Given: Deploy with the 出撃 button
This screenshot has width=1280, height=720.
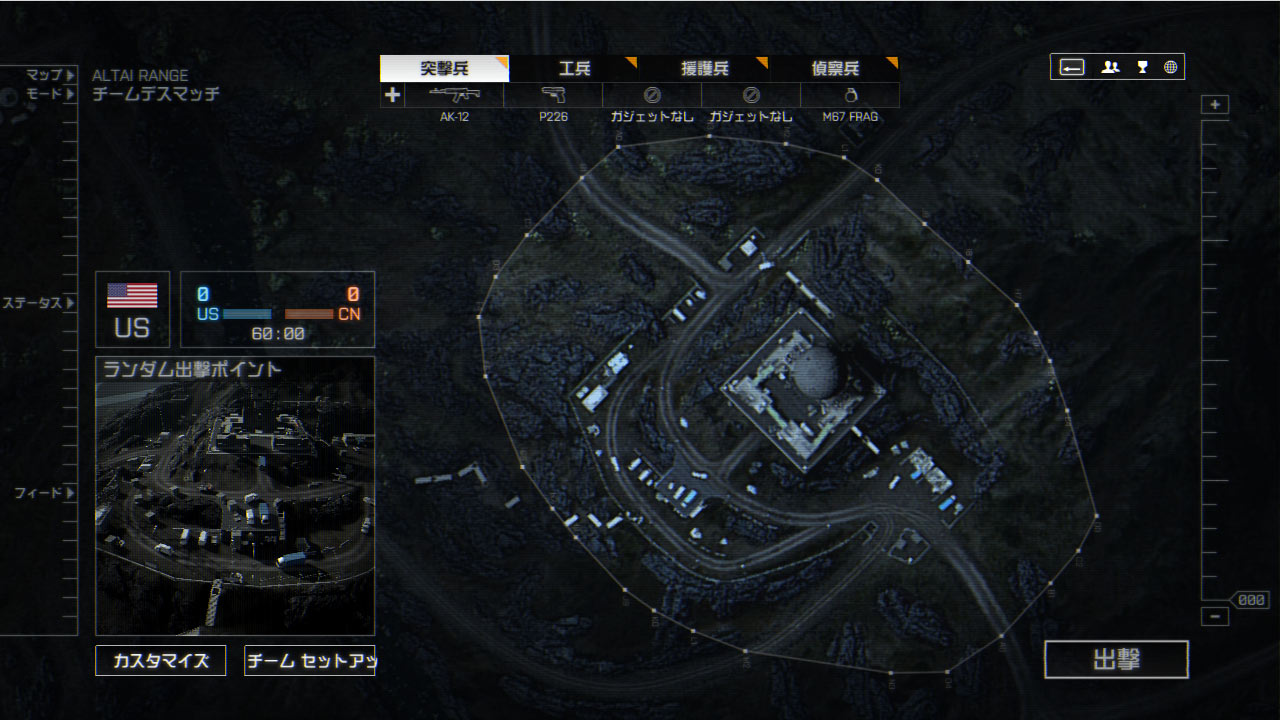Looking at the screenshot, I should tap(1116, 660).
